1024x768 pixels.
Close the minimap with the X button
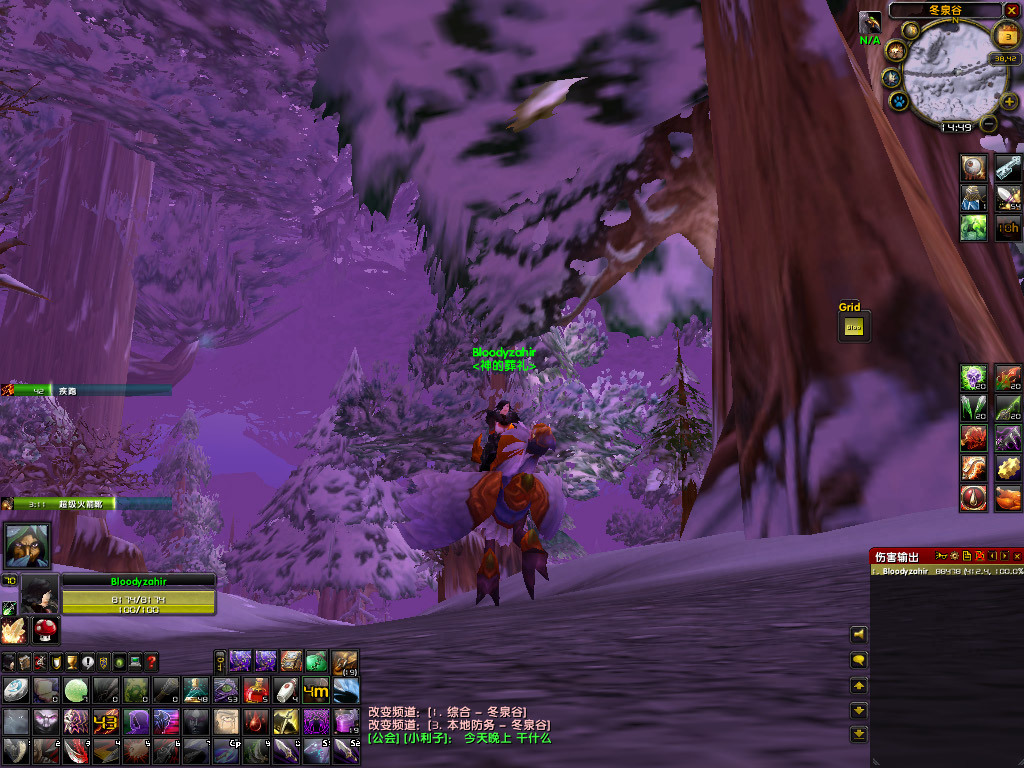click(1013, 10)
